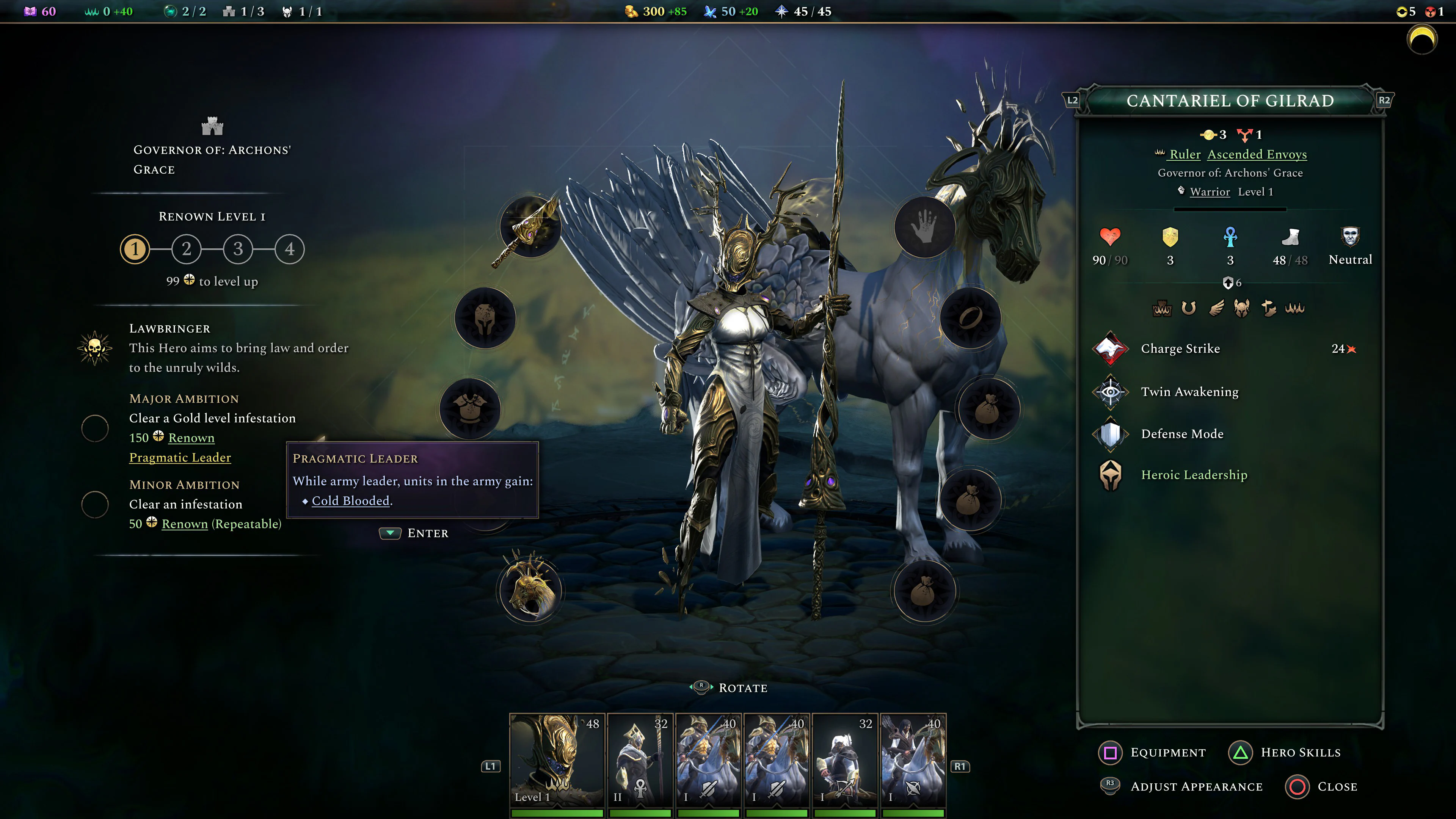1456x819 pixels.
Task: Mark the Major Ambition completion circle
Action: 95,428
